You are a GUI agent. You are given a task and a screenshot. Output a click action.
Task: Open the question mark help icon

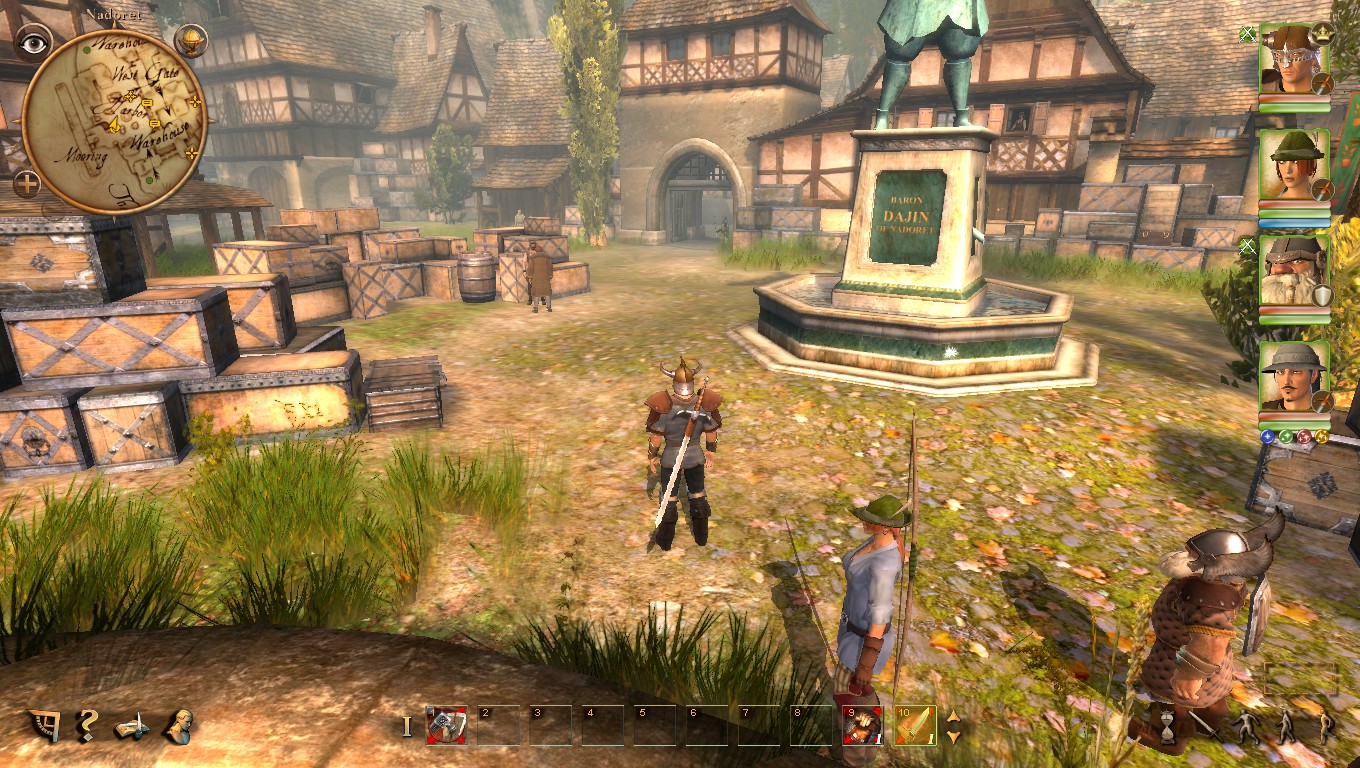tap(88, 724)
